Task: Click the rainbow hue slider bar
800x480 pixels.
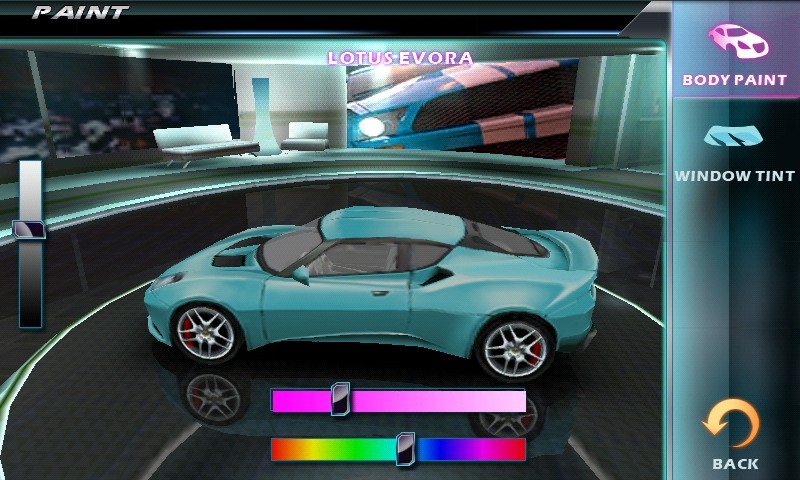Action: click(x=398, y=450)
